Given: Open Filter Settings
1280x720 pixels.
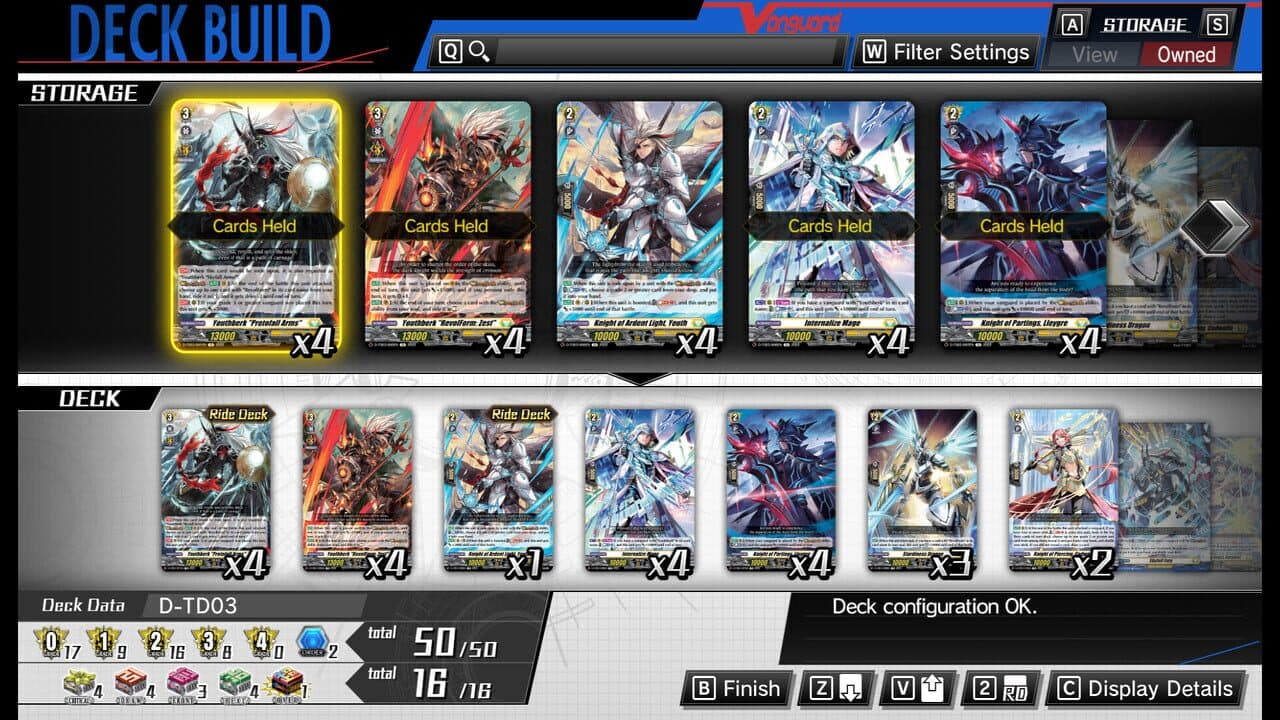Looking at the screenshot, I should 945,51.
